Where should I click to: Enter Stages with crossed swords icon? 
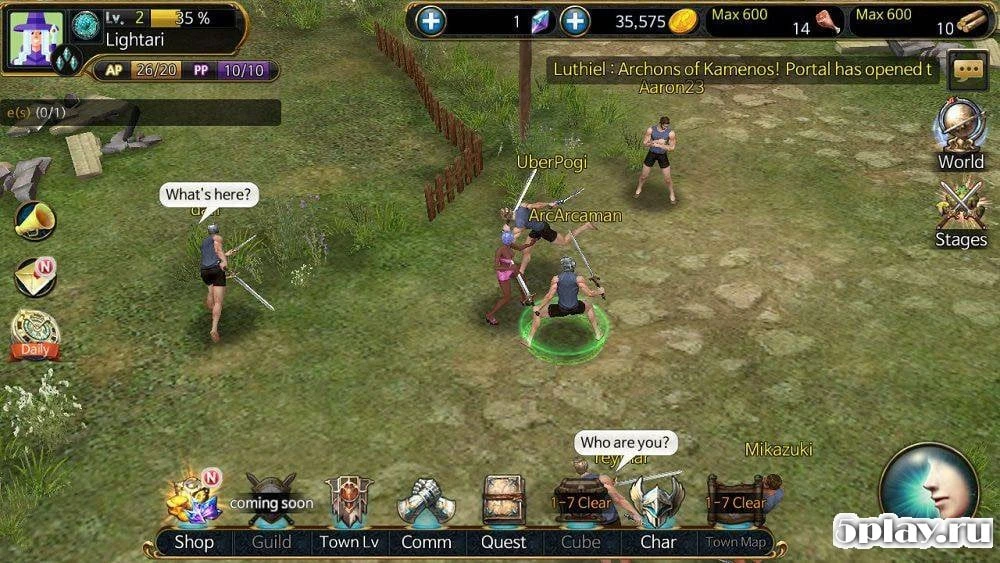(960, 212)
